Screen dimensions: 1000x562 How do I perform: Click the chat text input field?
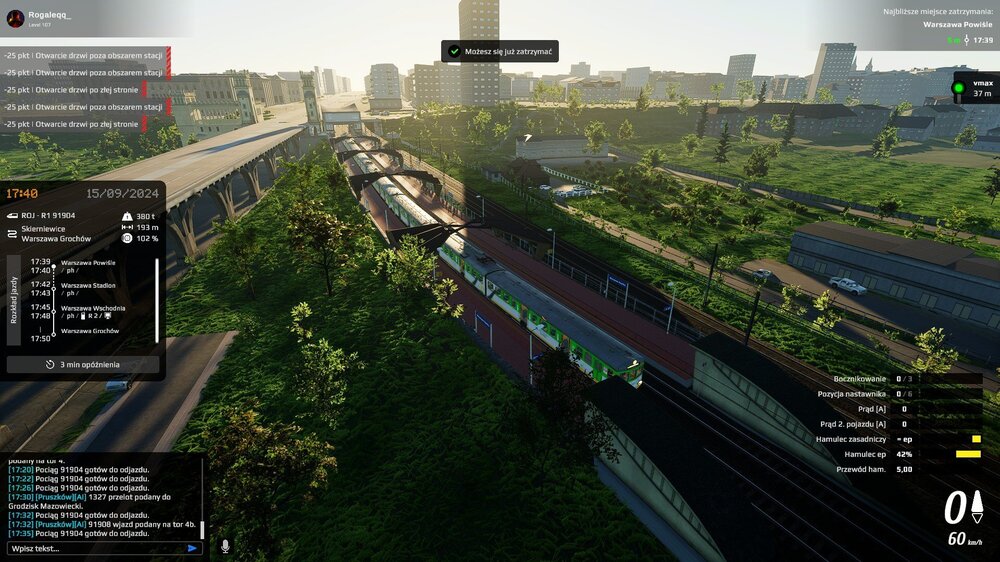[x=95, y=548]
